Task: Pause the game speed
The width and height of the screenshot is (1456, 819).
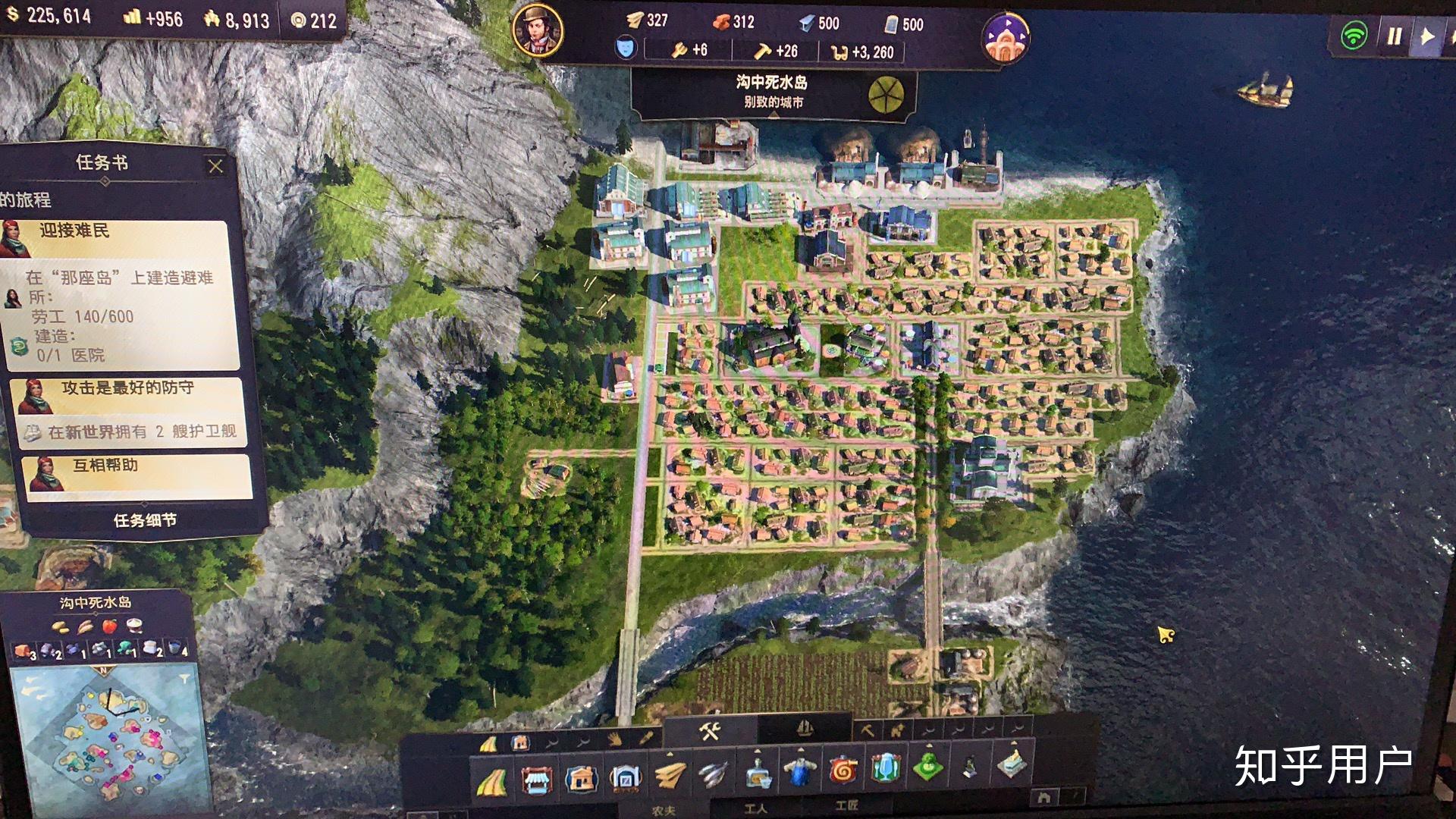Action: 1394,36
